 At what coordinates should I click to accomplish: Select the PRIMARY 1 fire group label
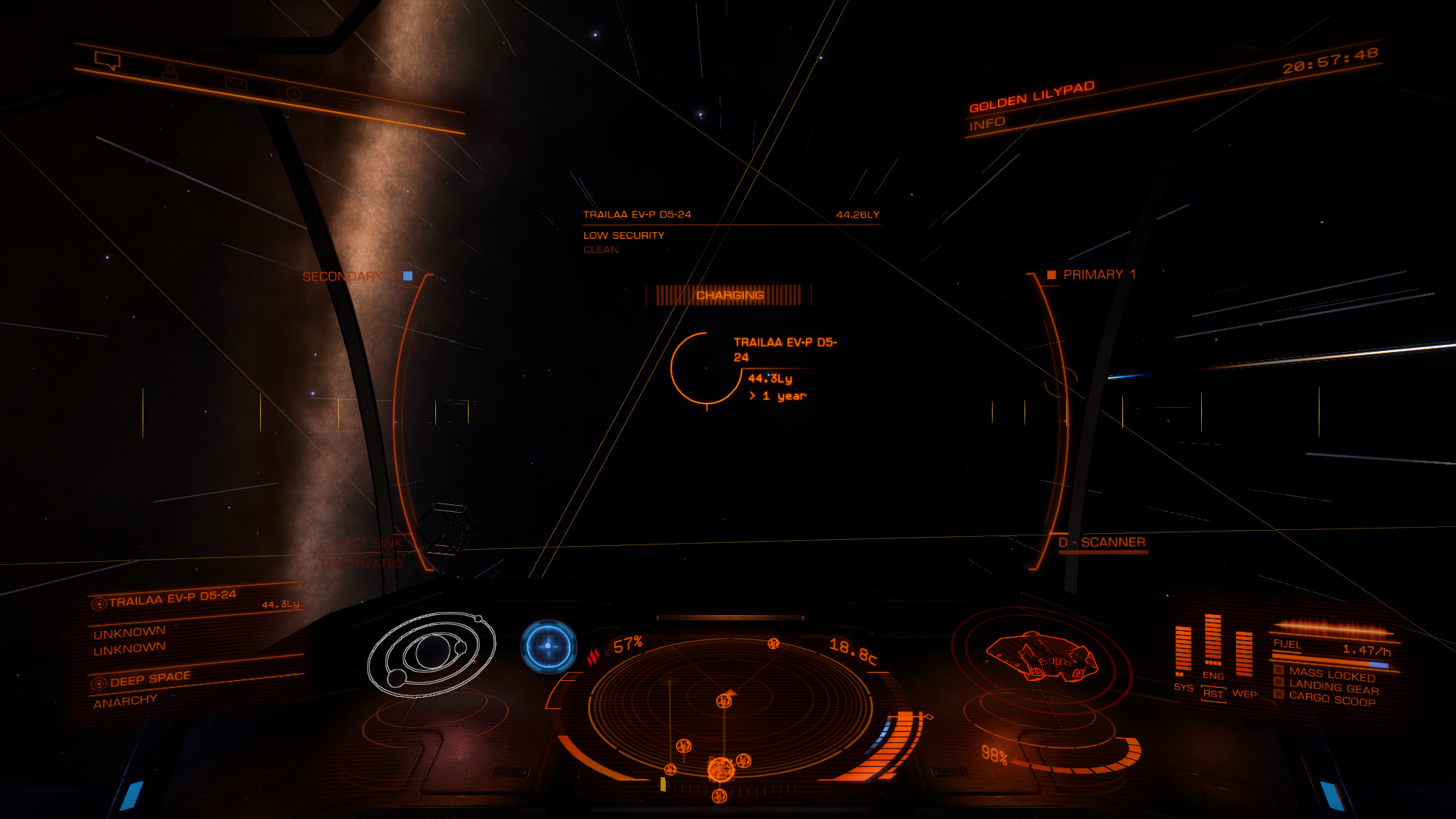coord(1098,275)
